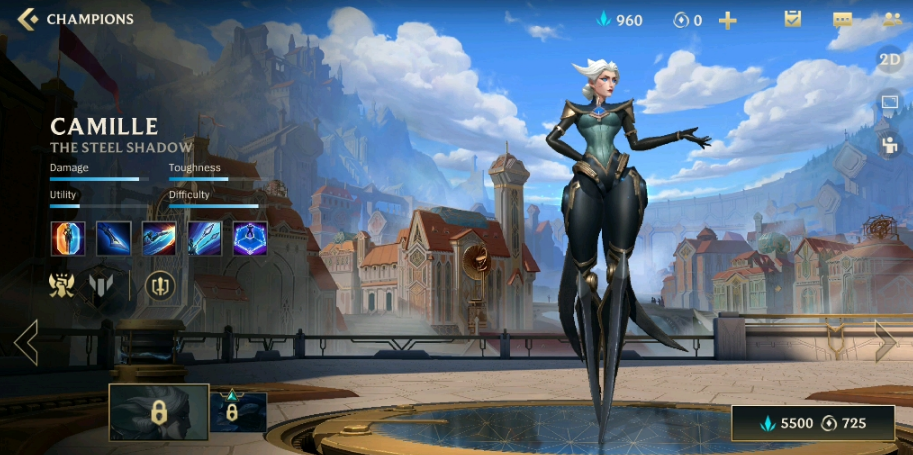Select the golden fist role emblem
This screenshot has width=913, height=455.
[x=63, y=286]
